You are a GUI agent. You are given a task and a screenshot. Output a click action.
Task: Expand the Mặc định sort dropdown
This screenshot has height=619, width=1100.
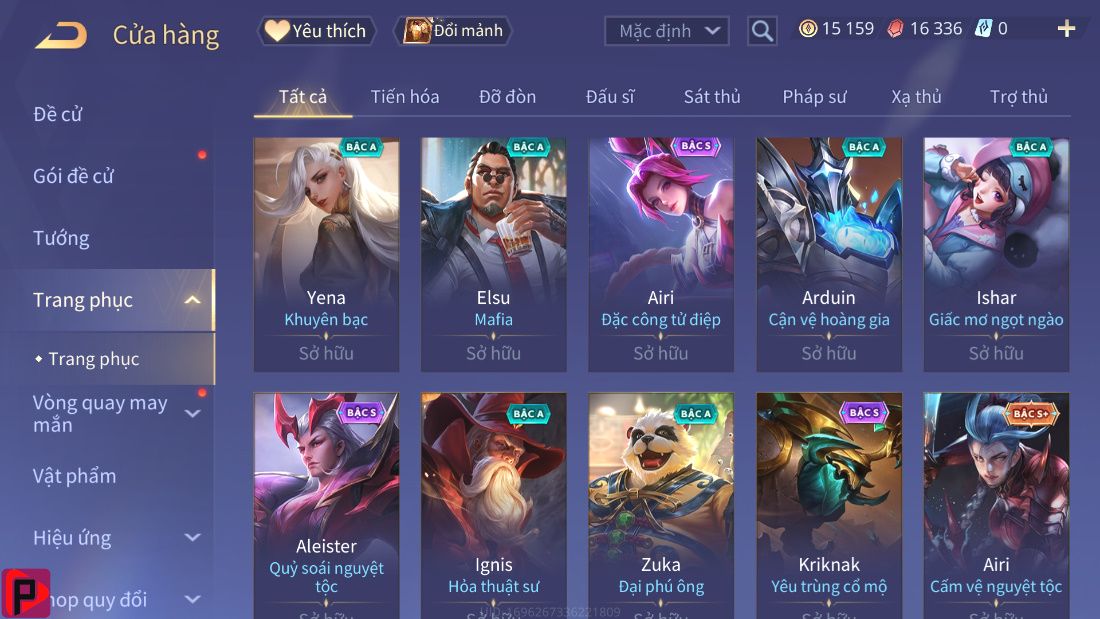tap(666, 31)
